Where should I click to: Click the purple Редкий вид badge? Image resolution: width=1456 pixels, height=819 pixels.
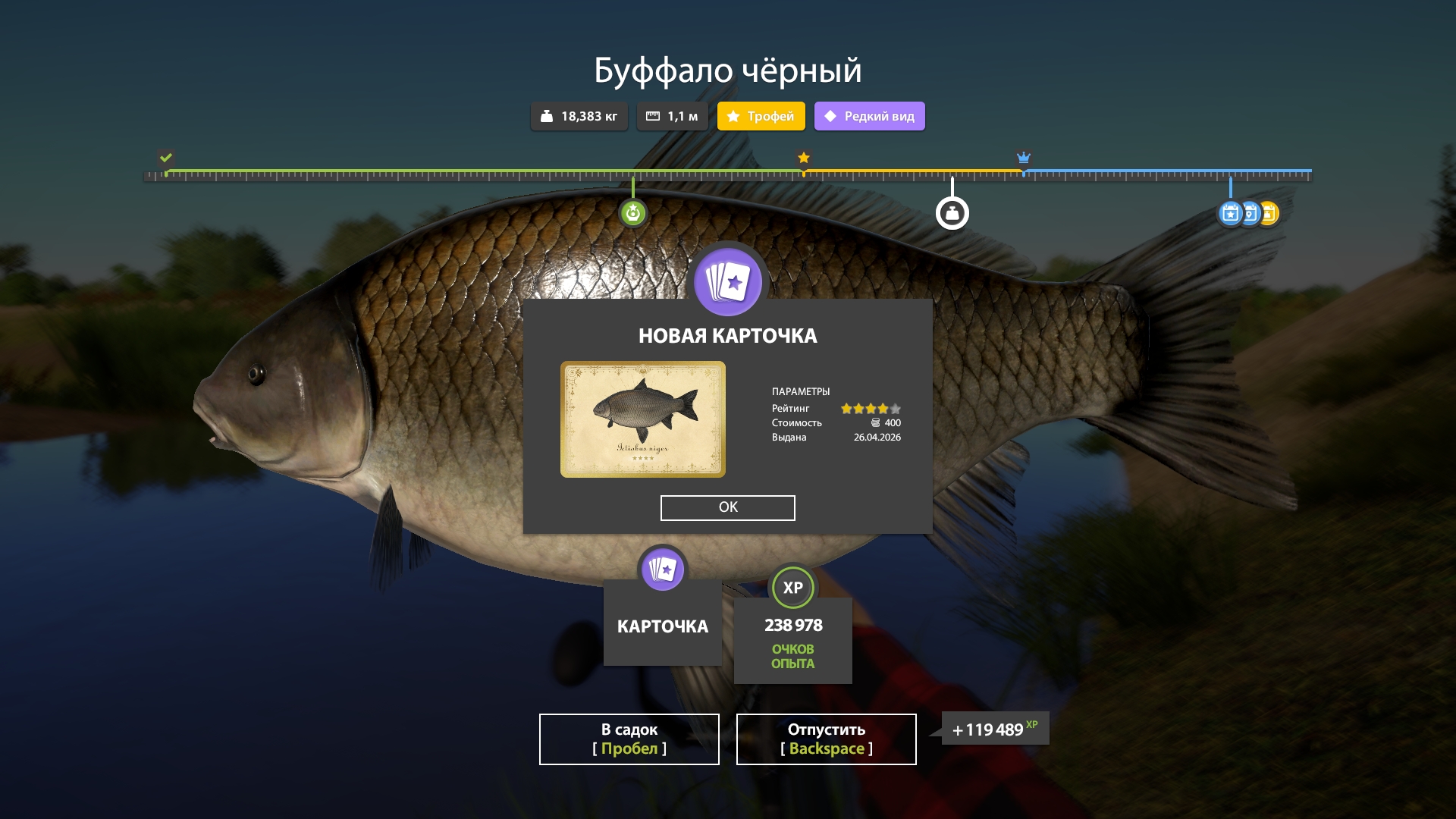[x=869, y=116]
